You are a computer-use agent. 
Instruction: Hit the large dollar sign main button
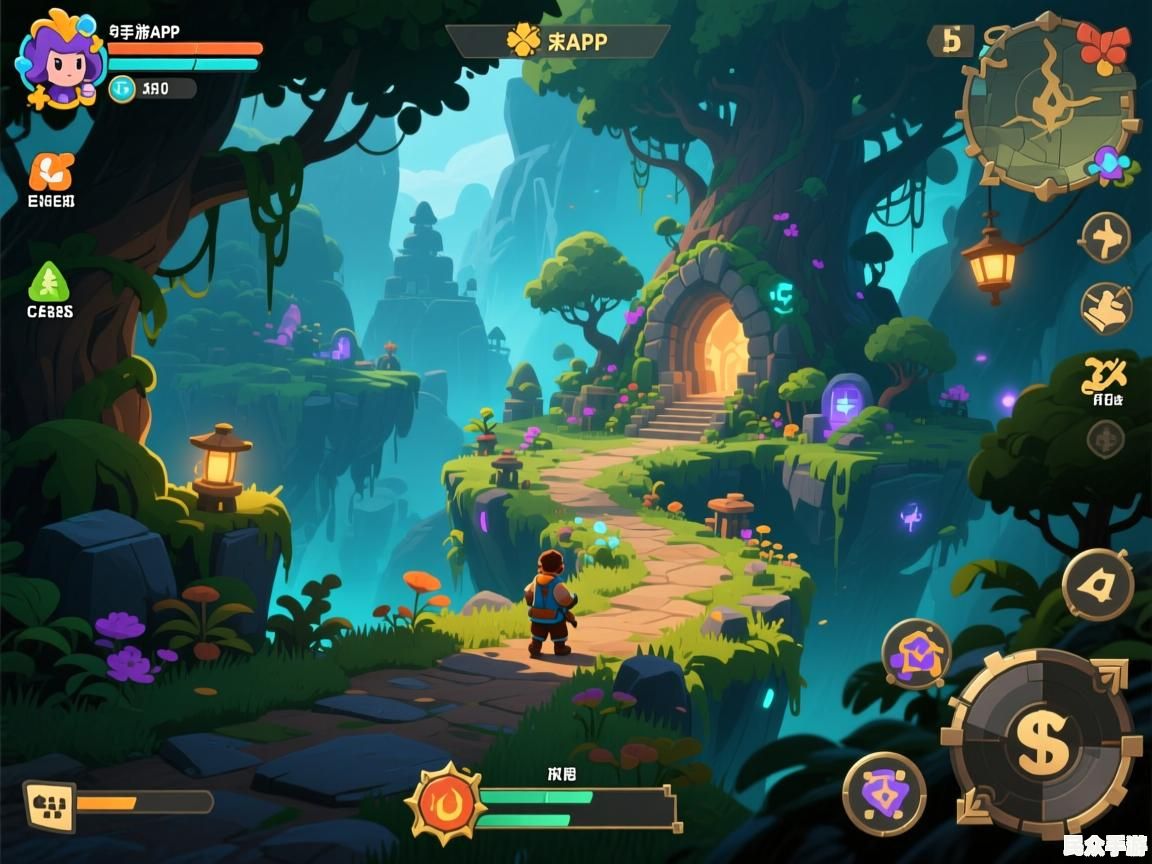(x=1043, y=743)
